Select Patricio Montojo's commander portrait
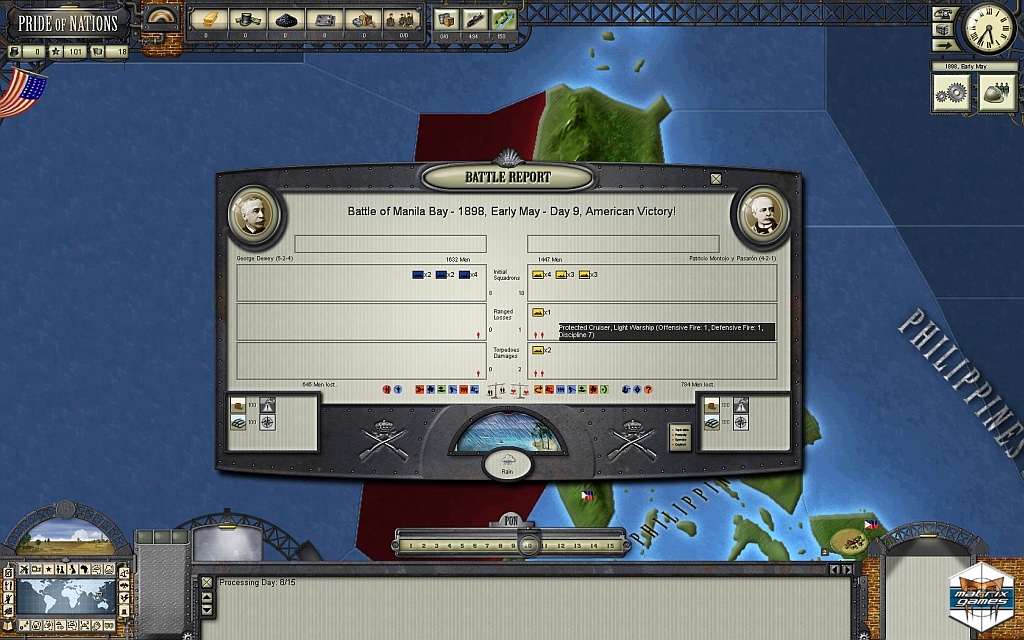The width and height of the screenshot is (1024, 640). [762, 213]
